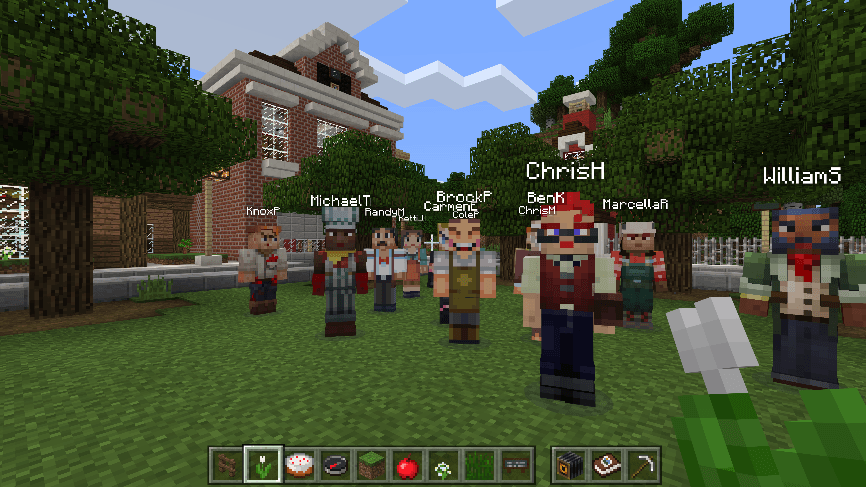
Task: Select the wooden fence hotbar slot
Action: [x=226, y=464]
